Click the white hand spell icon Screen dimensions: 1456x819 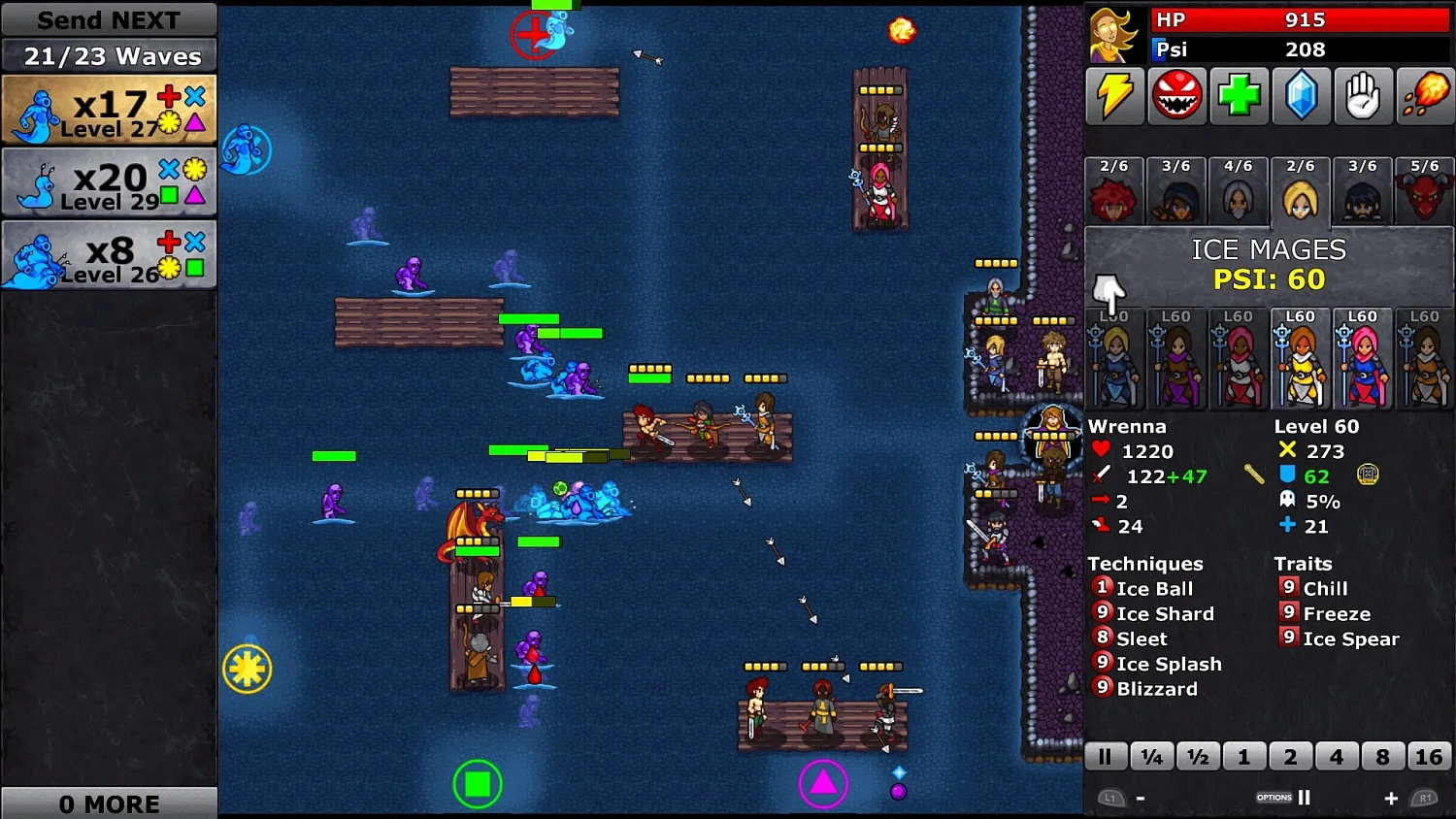click(1363, 96)
